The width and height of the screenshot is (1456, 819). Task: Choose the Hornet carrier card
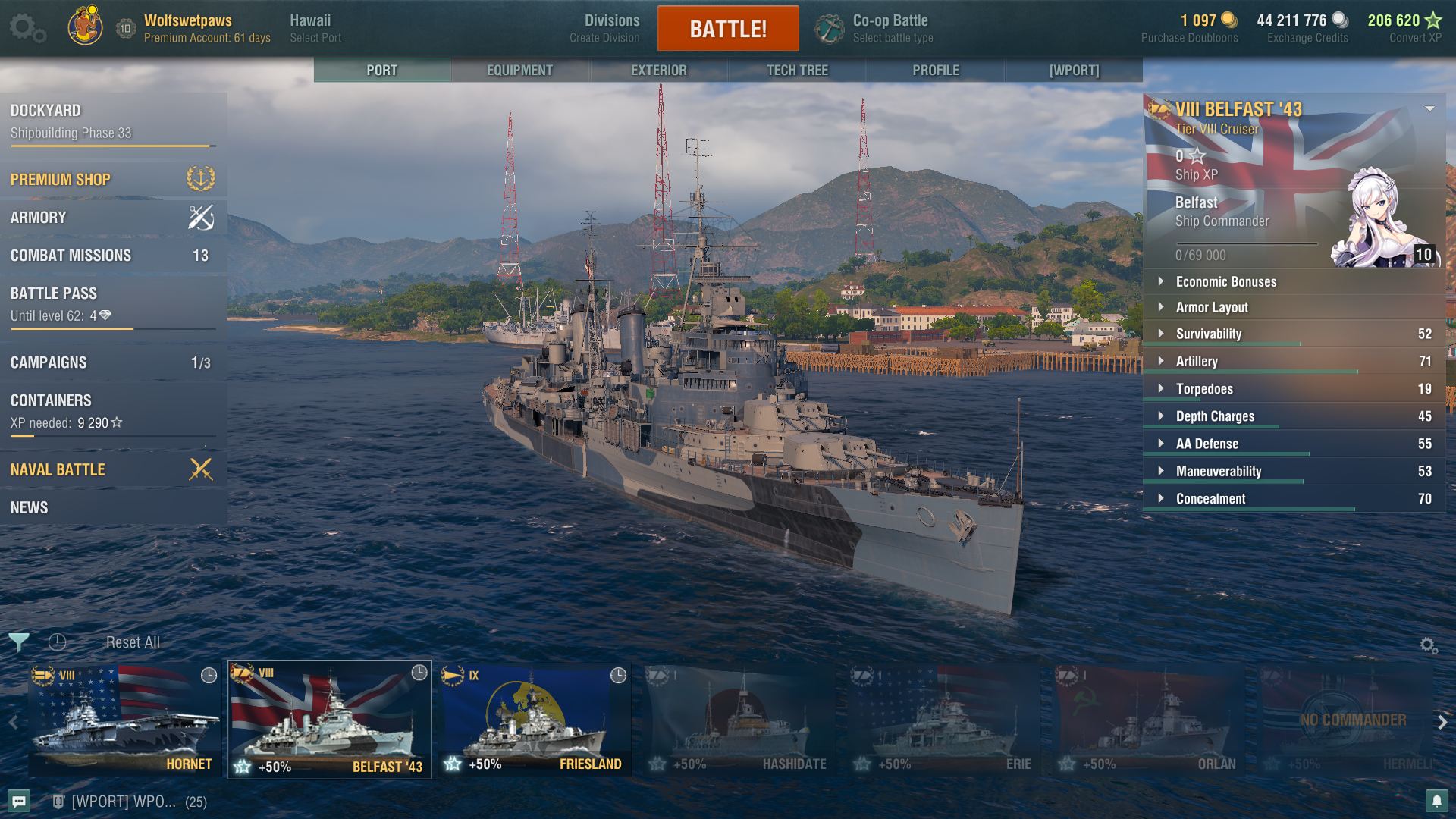coord(124,720)
